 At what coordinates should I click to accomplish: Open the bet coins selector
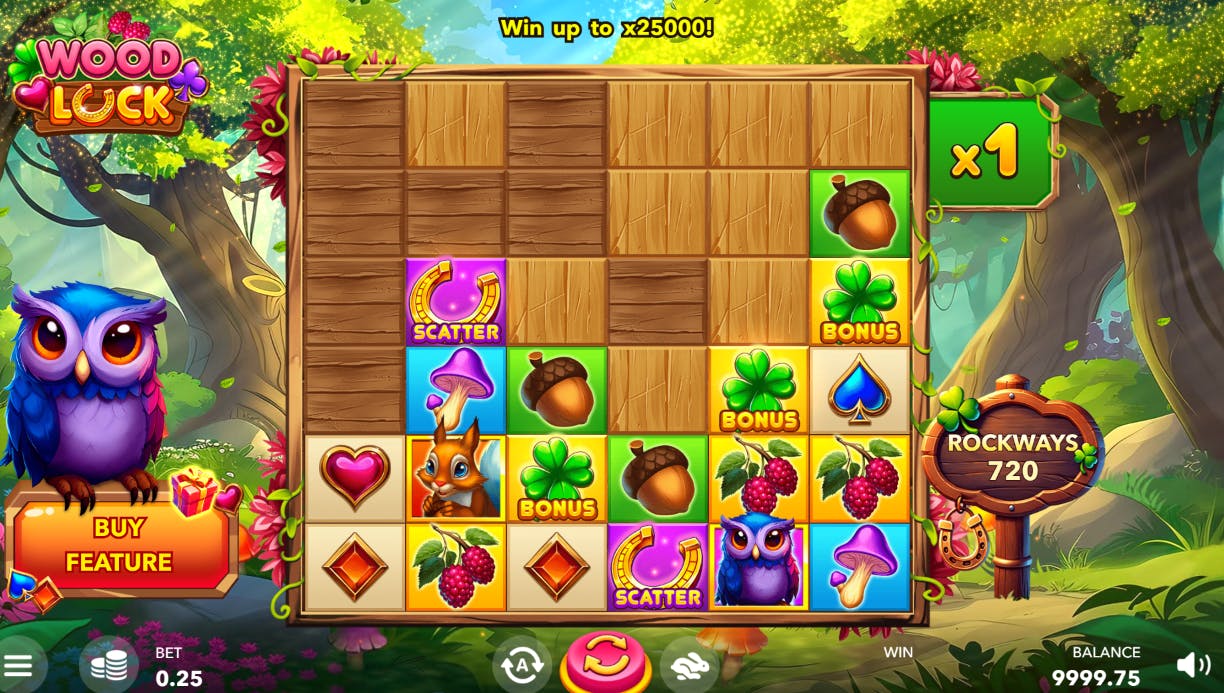tap(108, 666)
